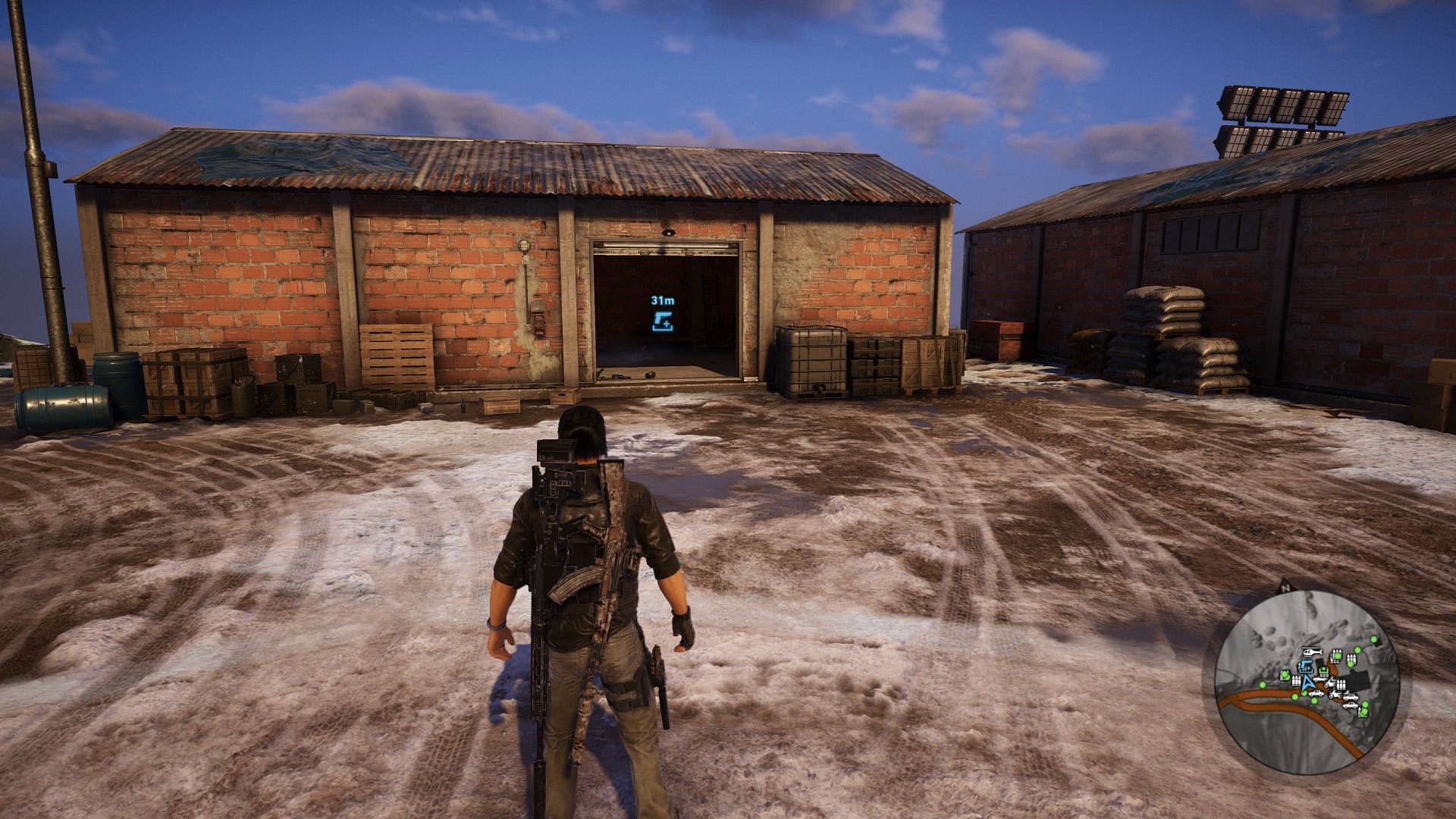Viewport: 1456px width, 819px height.
Task: Open the circular minimap
Action: pyautogui.click(x=1306, y=682)
